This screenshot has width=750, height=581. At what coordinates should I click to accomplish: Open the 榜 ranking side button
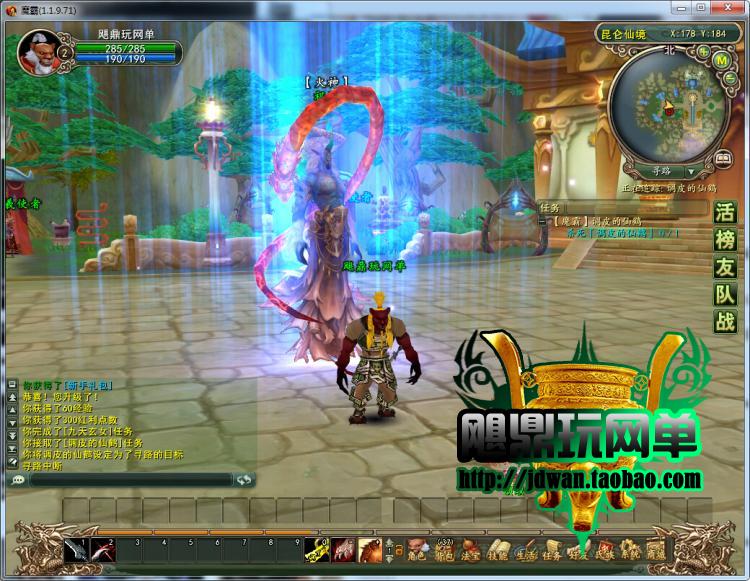point(725,240)
